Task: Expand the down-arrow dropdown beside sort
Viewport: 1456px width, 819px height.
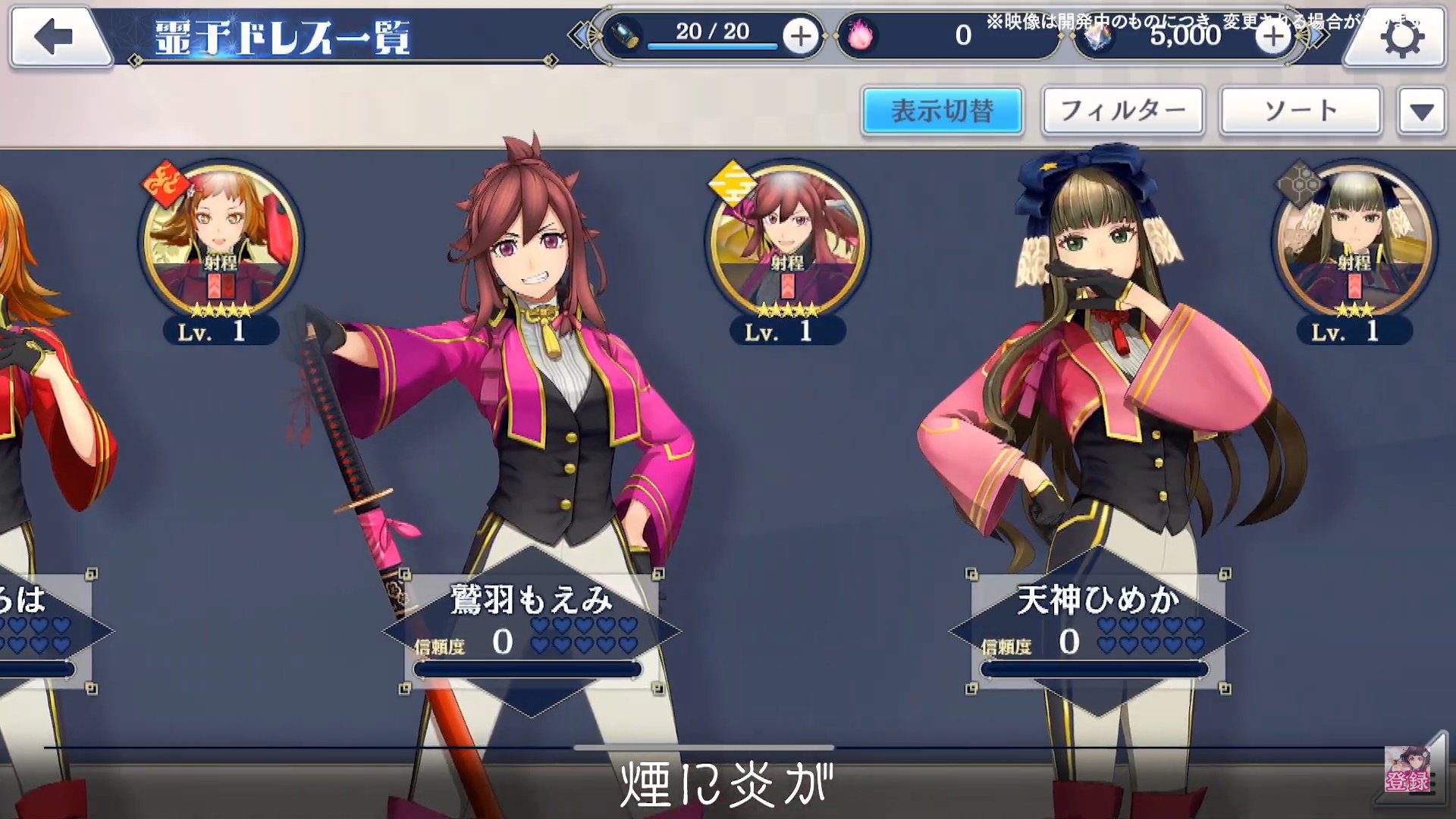Action: tap(1421, 112)
